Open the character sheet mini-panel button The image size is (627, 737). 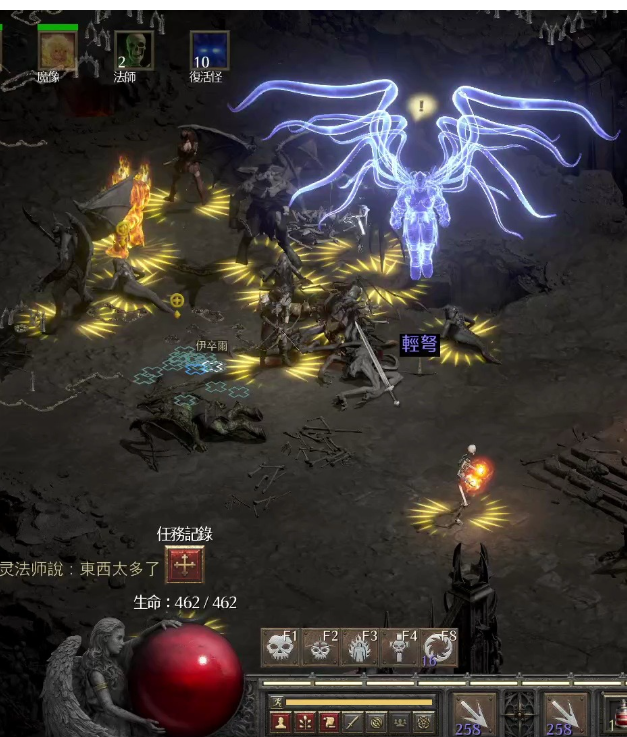280,720
